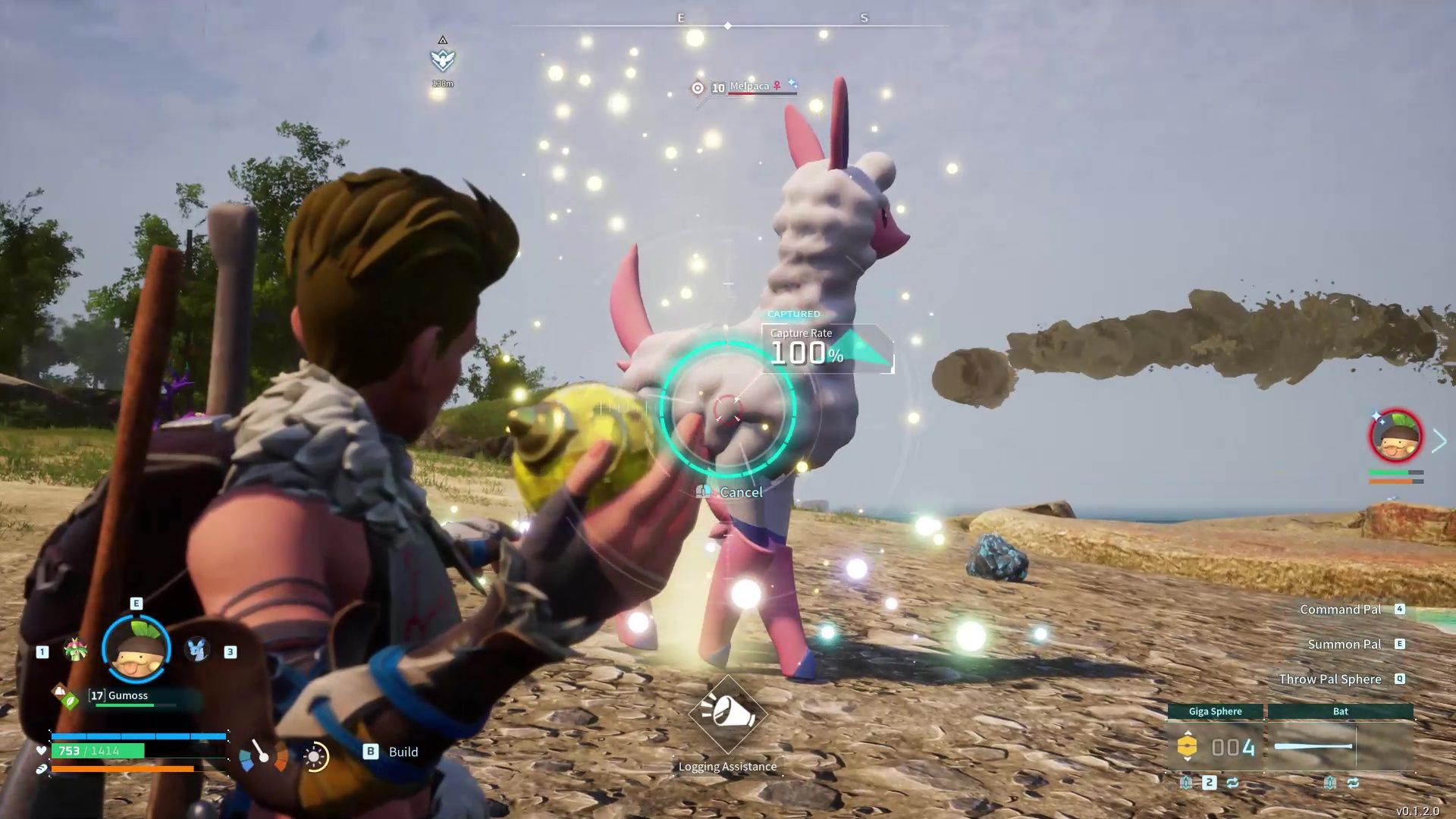Viewport: 1456px width, 819px height.
Task: Click the down arrow on the Giga Sphere counter
Action: coord(1188,758)
